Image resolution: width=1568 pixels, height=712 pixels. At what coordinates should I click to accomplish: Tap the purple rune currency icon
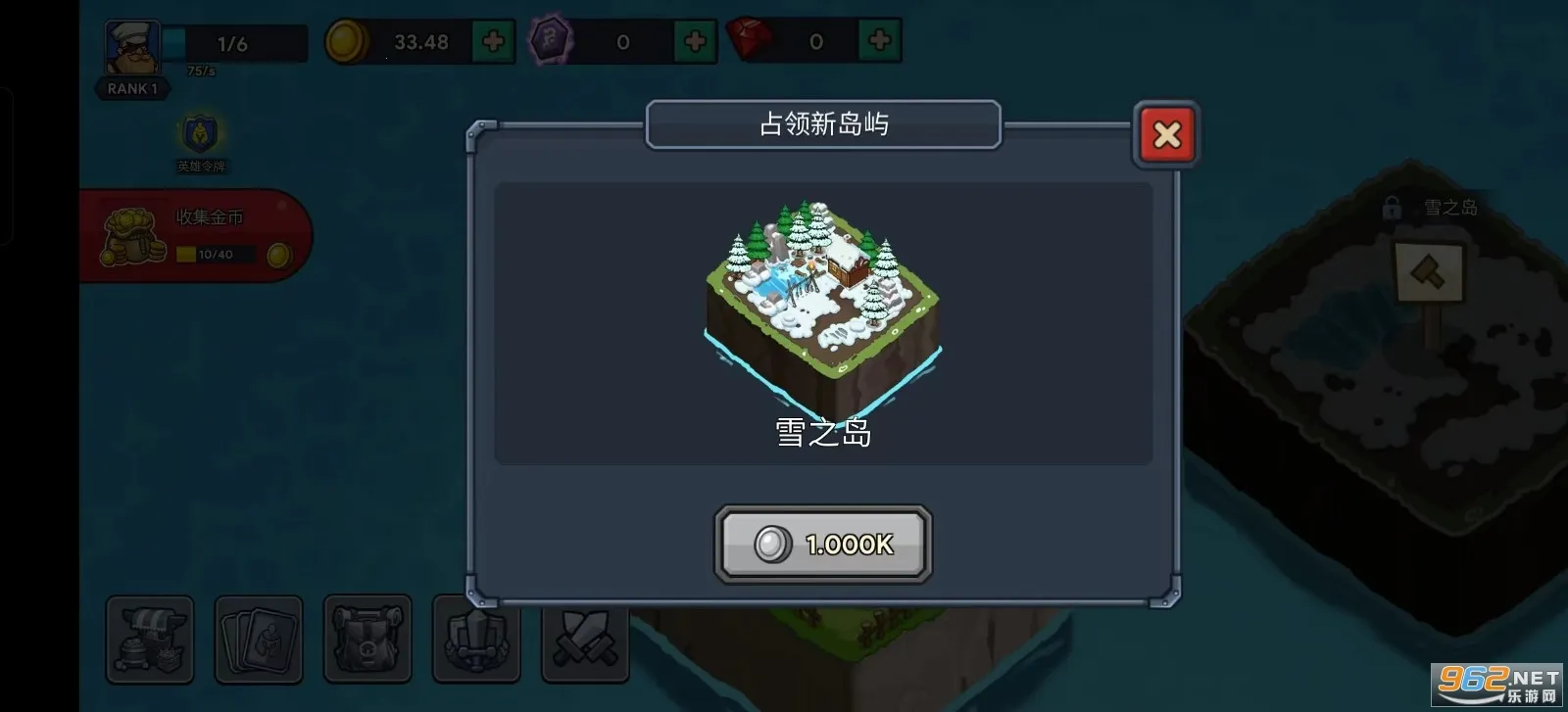(x=550, y=39)
